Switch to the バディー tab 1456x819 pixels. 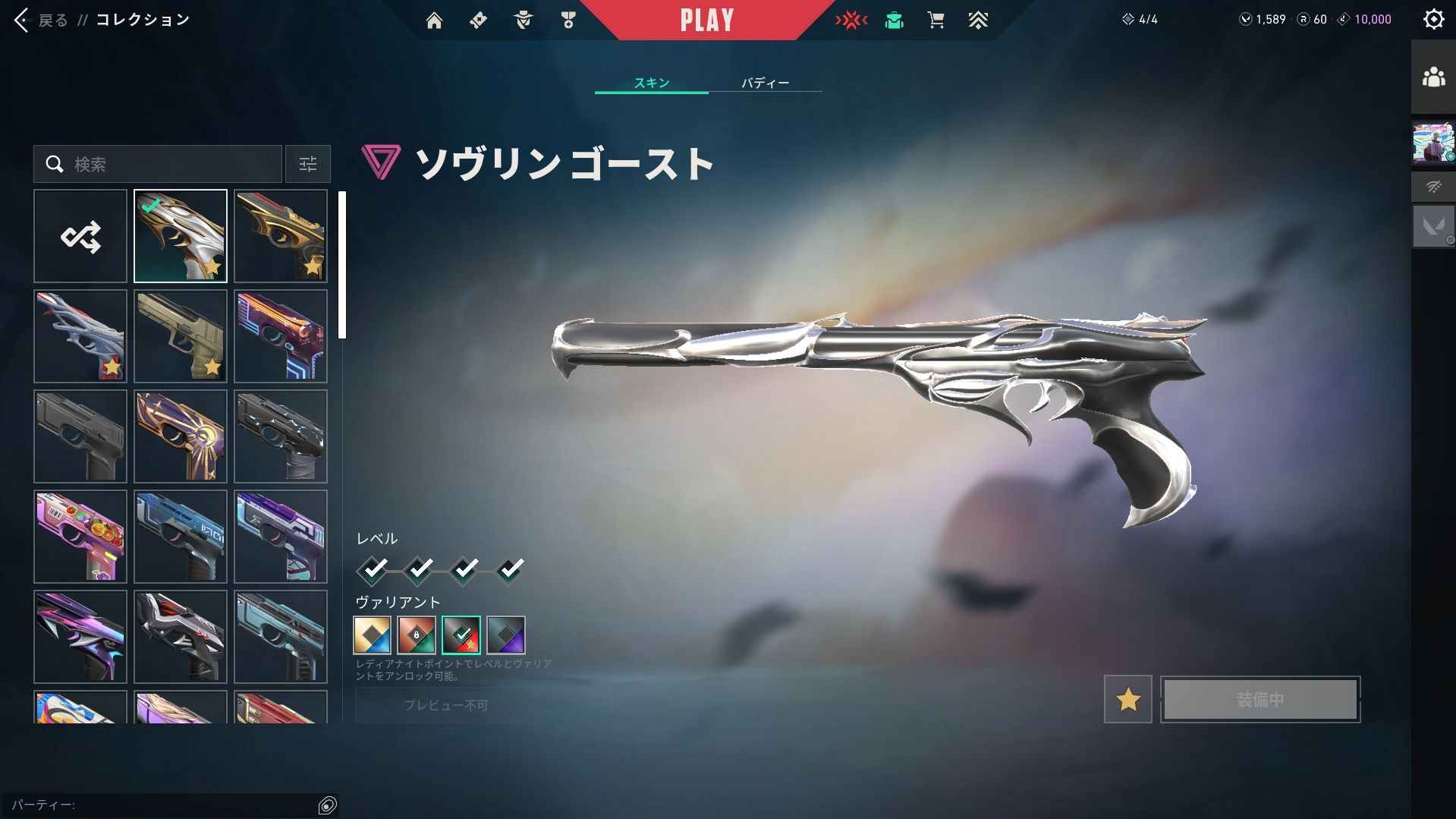point(765,83)
